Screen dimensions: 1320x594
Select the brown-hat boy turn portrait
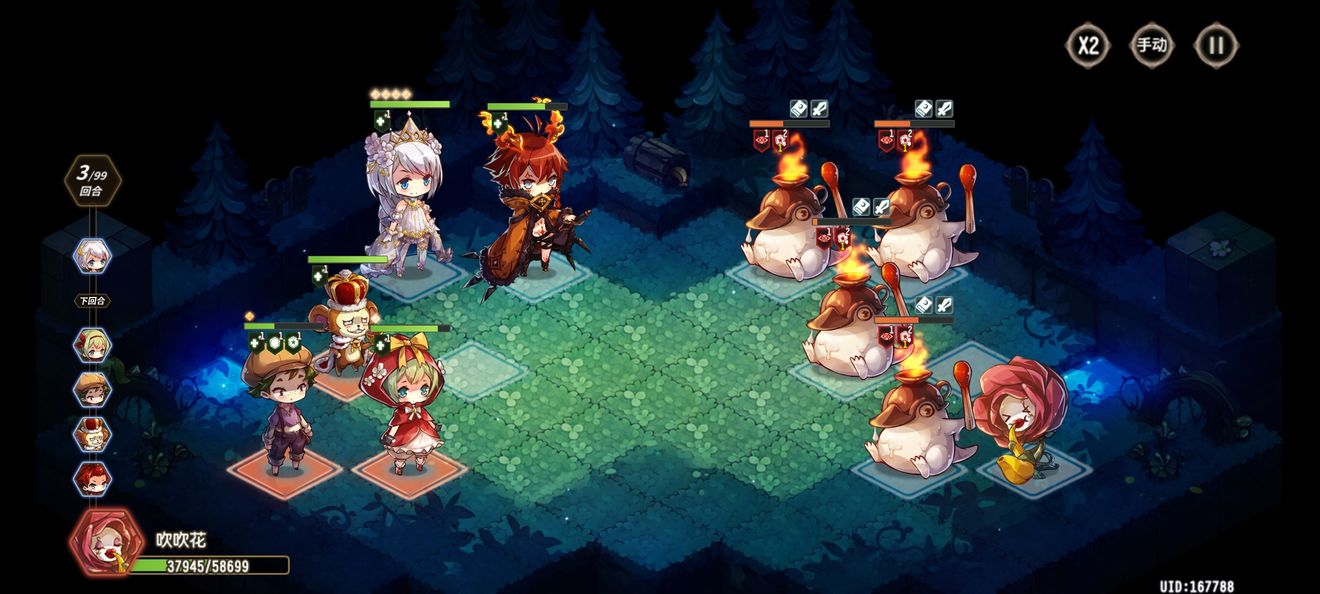click(x=93, y=389)
